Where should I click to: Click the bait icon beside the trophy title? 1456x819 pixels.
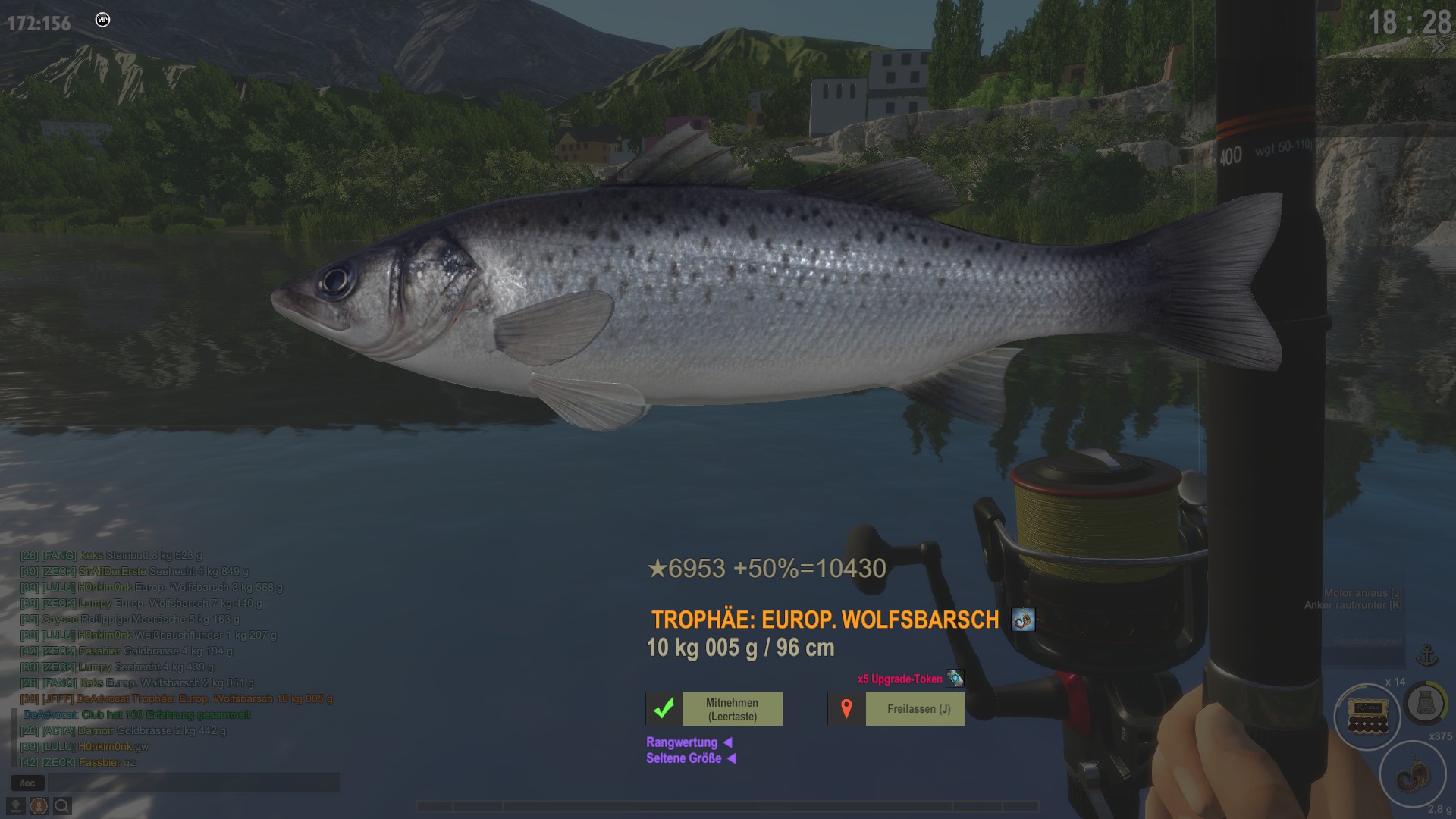pyautogui.click(x=1023, y=620)
